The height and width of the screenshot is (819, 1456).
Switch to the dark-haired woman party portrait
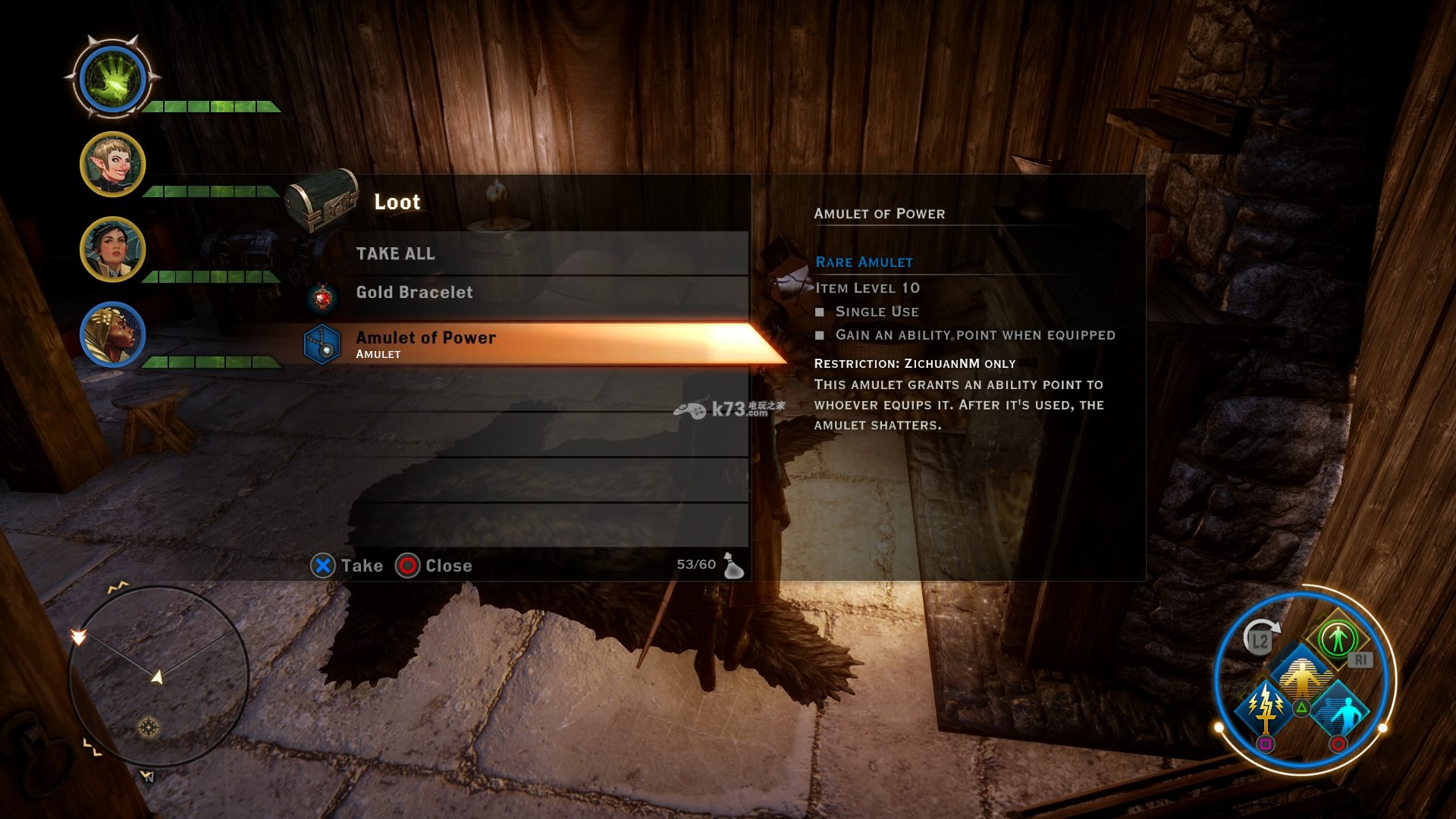(x=112, y=249)
